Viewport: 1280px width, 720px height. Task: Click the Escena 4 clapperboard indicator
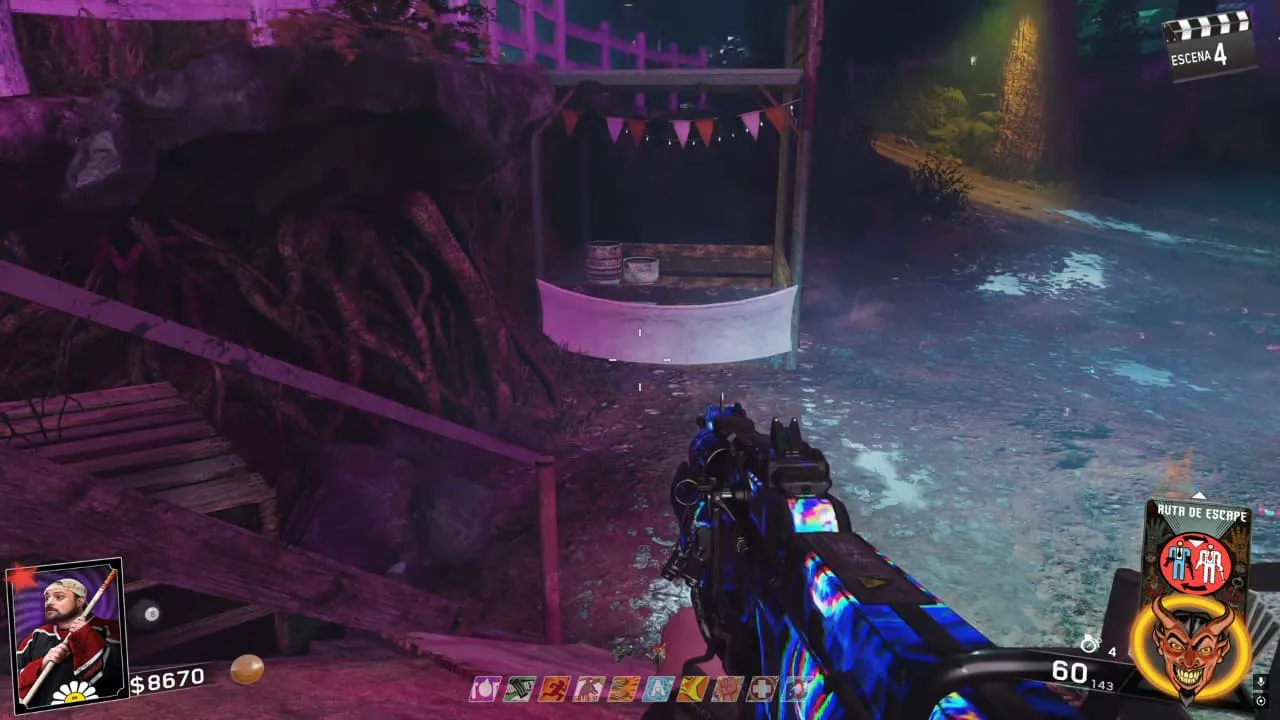click(1209, 43)
